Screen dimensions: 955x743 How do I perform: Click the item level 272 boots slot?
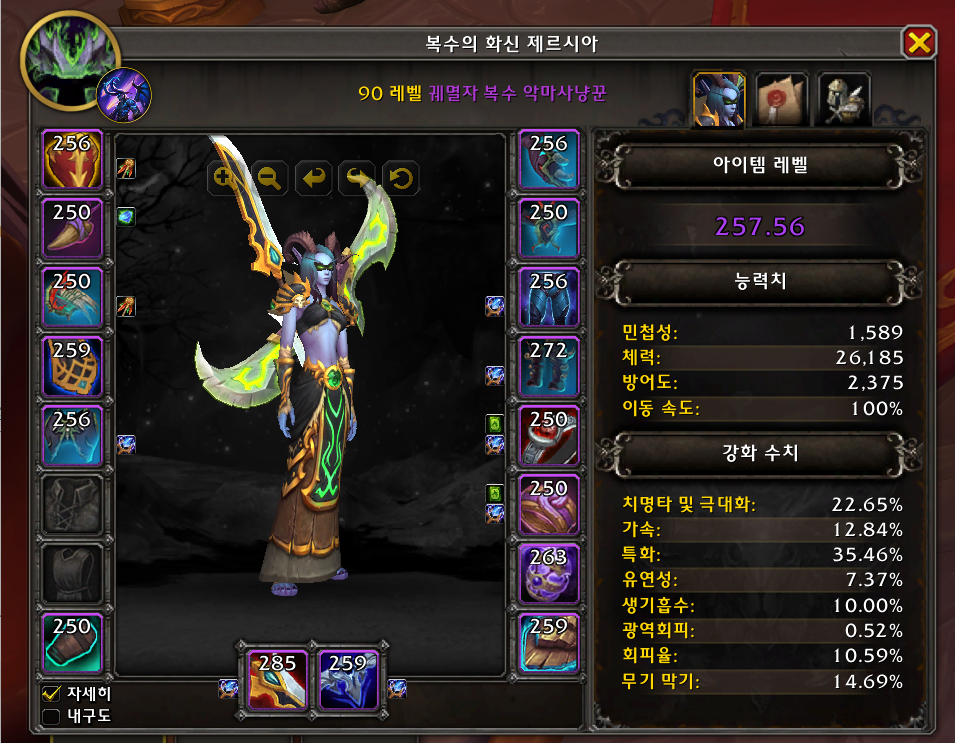click(549, 367)
